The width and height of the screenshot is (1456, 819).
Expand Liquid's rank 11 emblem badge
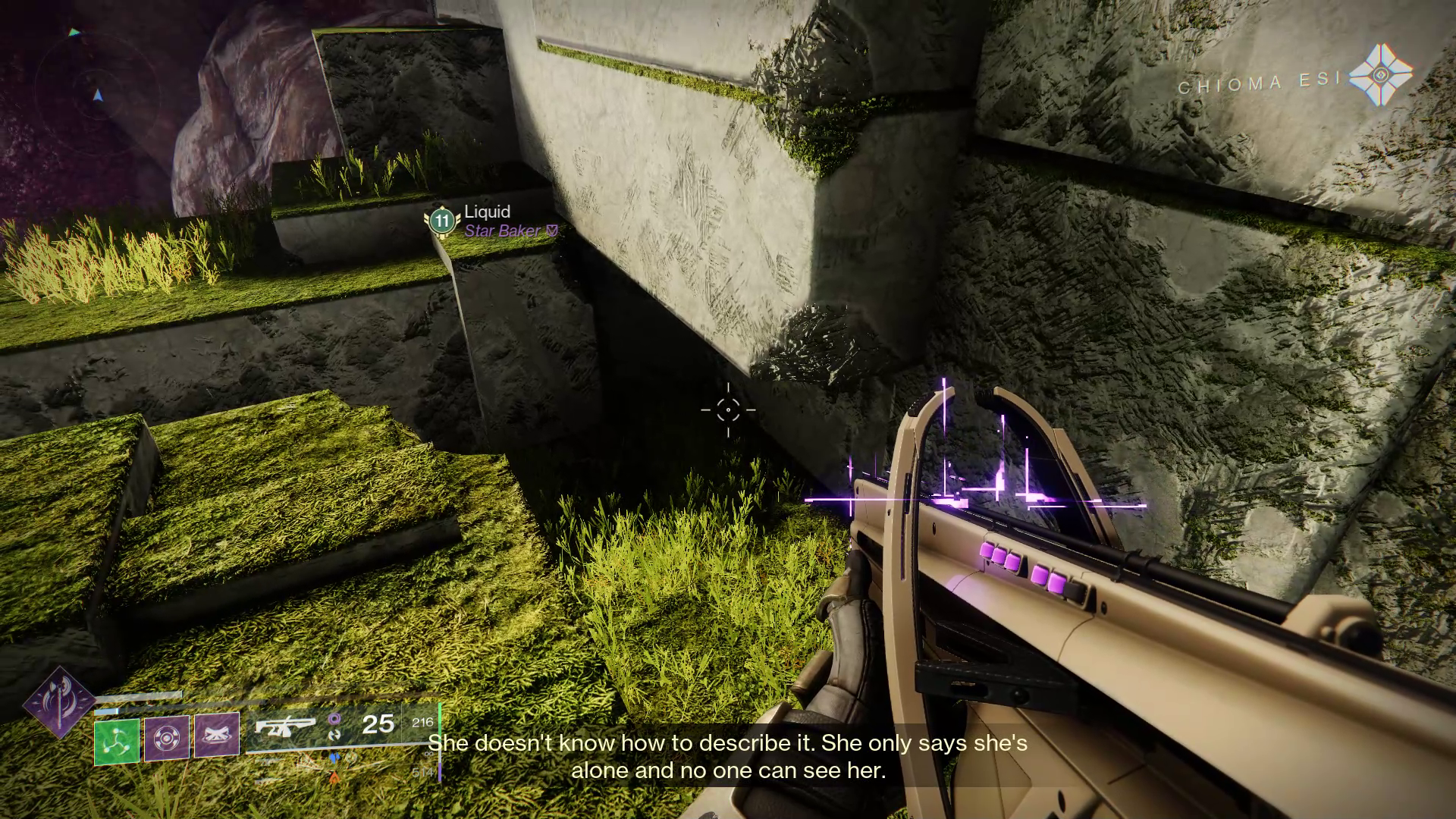[x=441, y=221]
